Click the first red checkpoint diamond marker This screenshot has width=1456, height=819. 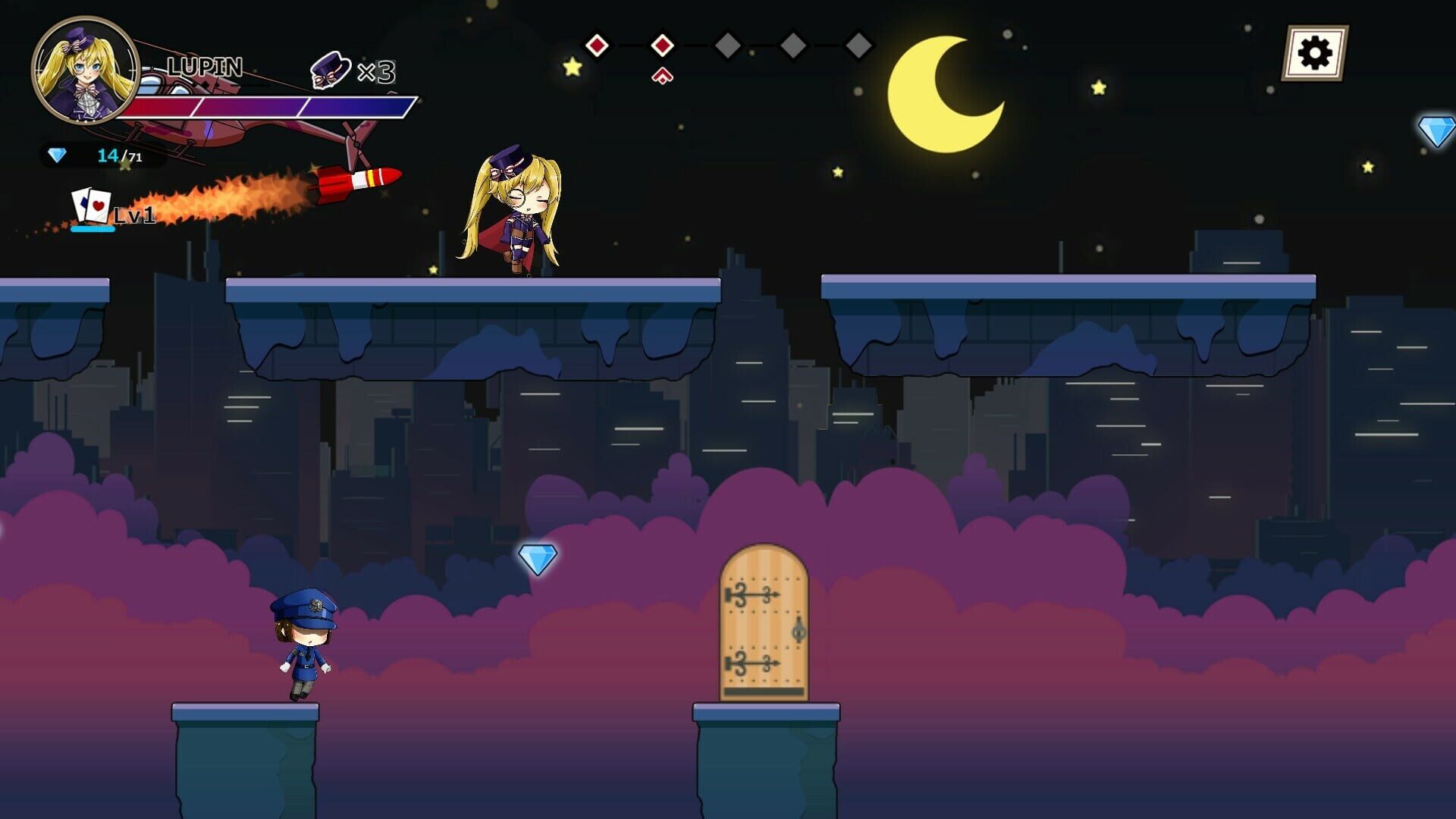pyautogui.click(x=598, y=45)
